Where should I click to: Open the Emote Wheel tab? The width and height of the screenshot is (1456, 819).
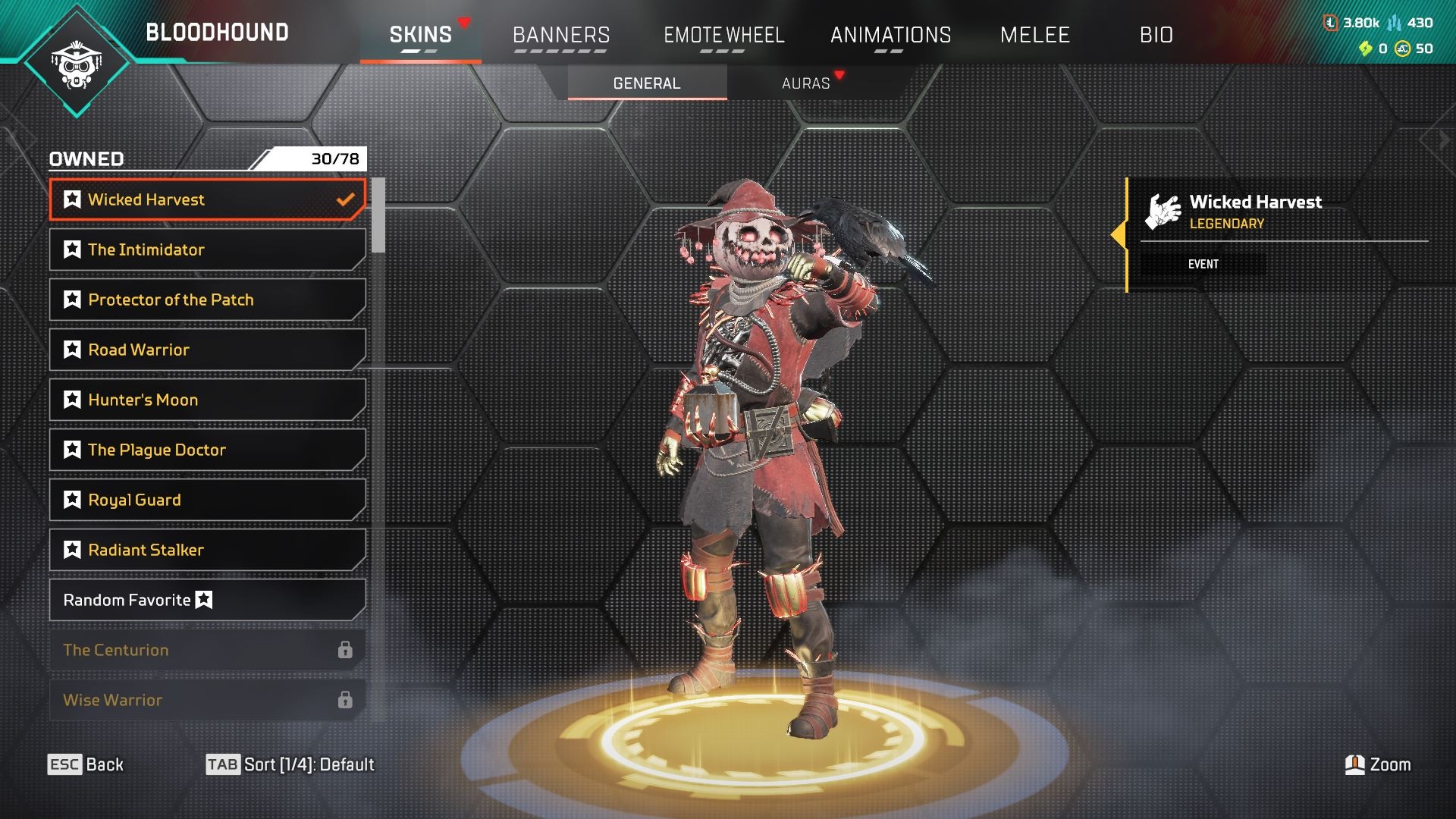pos(723,35)
